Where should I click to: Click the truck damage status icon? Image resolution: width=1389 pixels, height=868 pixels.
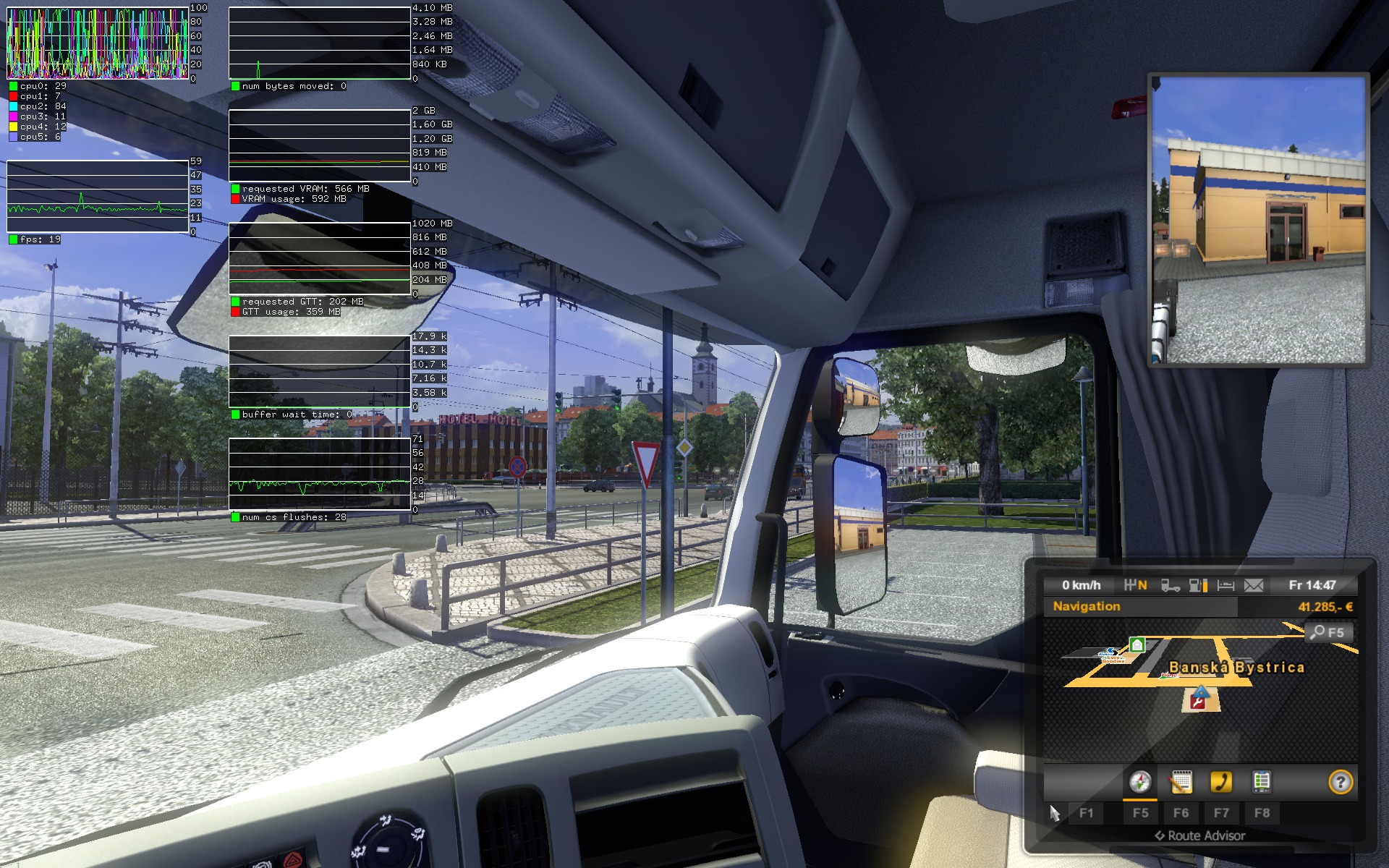coord(1170,585)
